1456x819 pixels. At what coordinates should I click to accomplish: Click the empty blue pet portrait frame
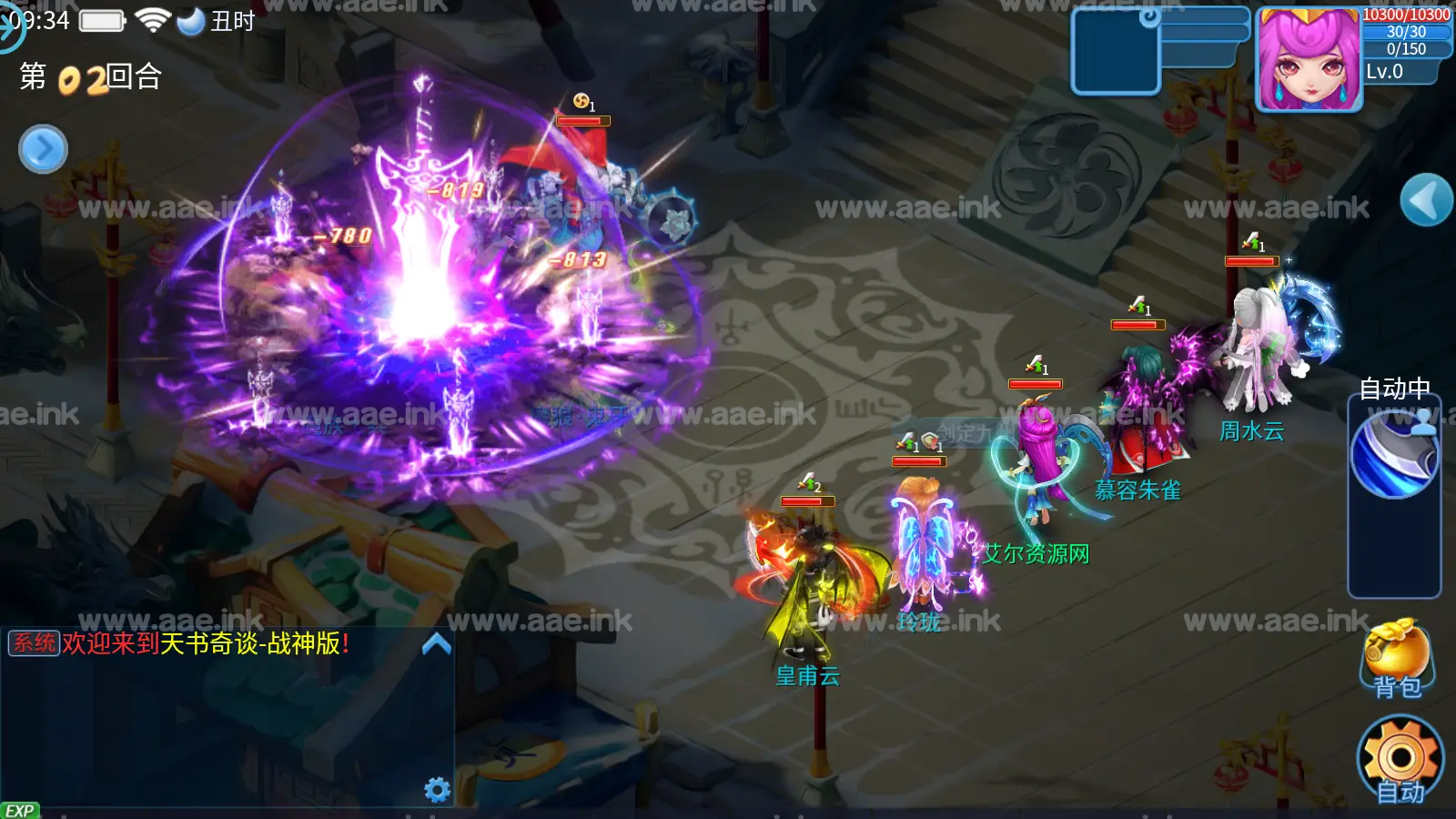point(1115,52)
